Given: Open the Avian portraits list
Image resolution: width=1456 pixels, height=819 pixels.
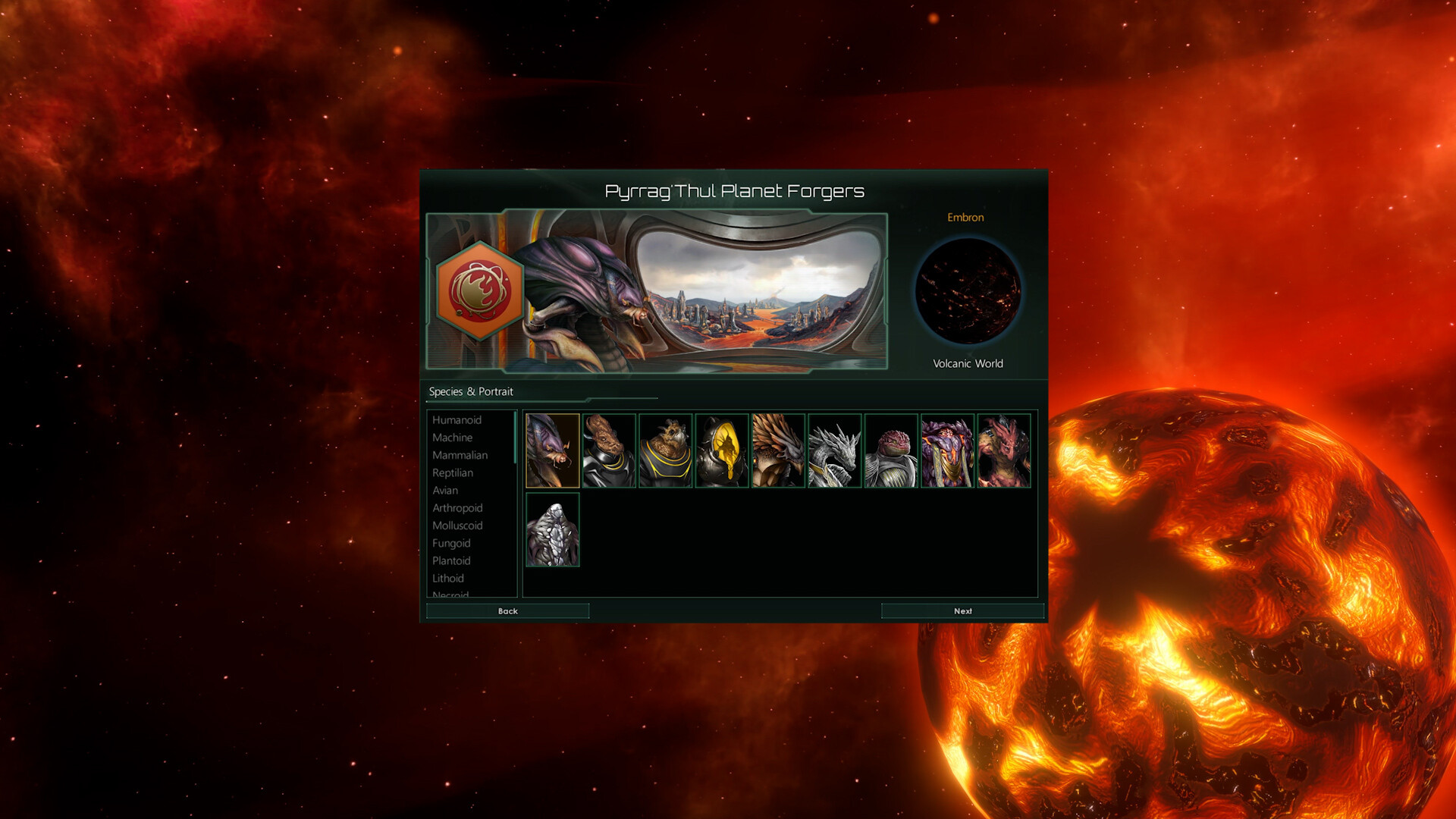Looking at the screenshot, I should pos(445,491).
